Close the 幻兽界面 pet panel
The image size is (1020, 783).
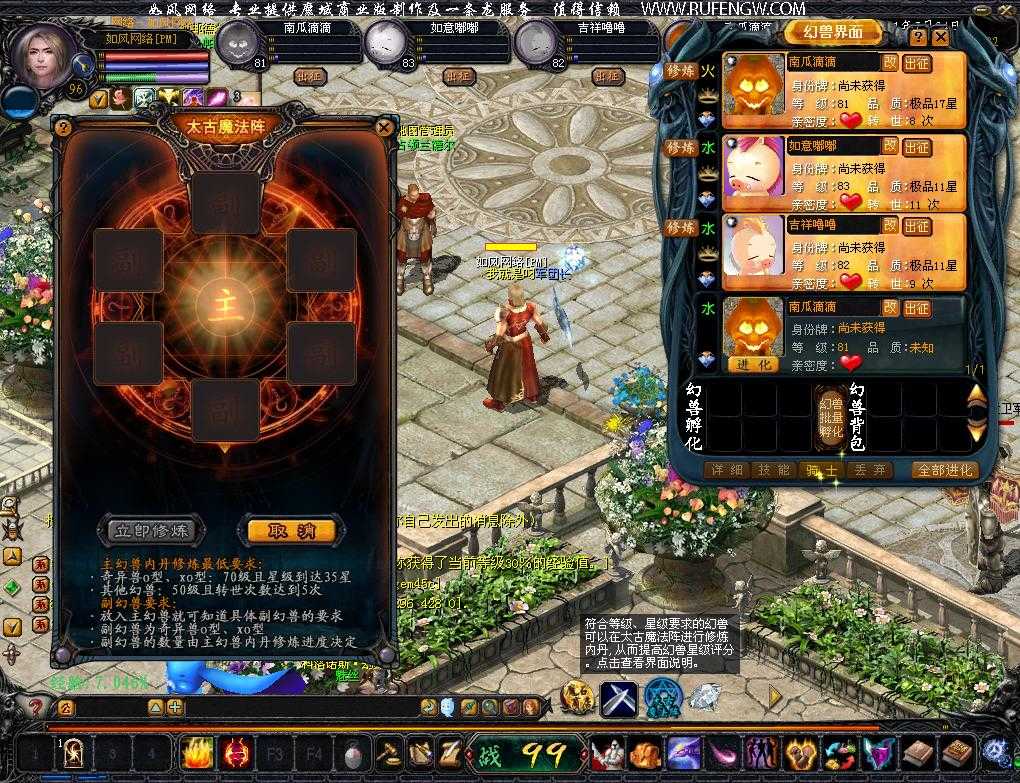tap(942, 37)
